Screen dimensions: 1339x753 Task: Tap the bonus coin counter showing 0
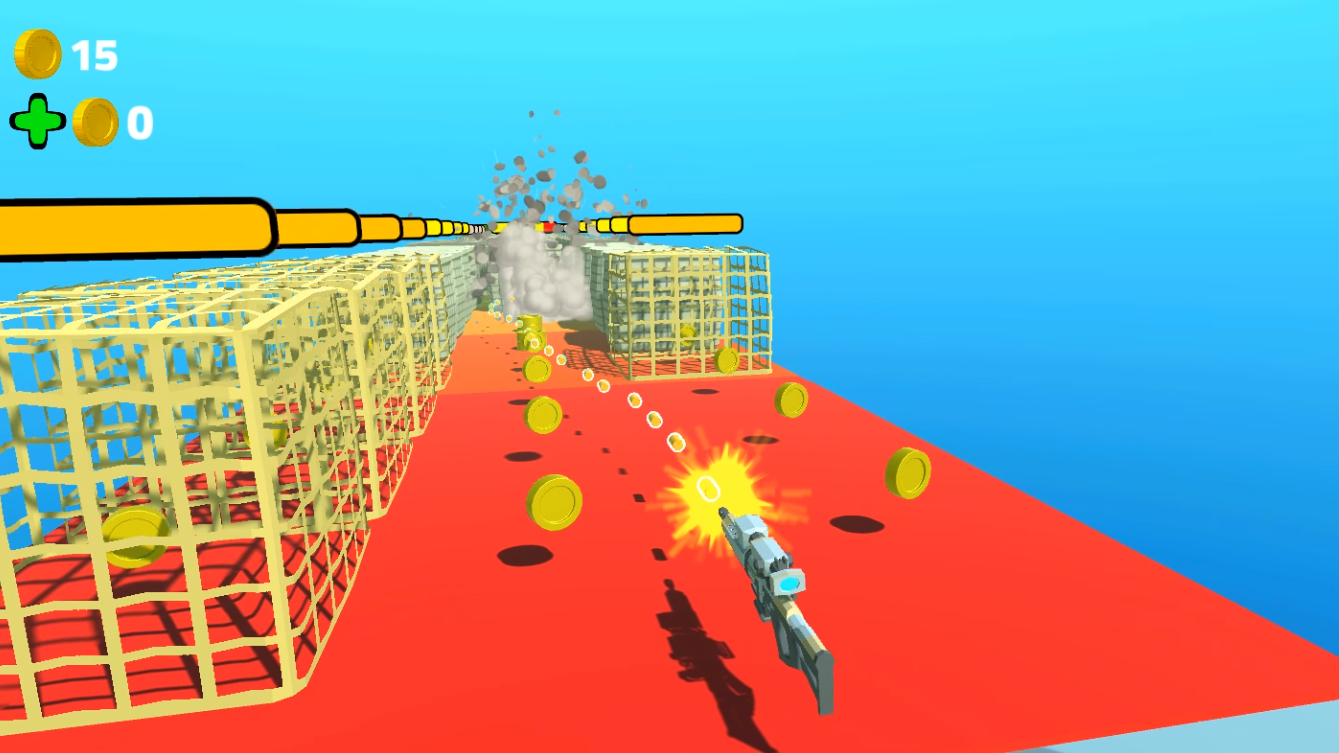[x=139, y=124]
